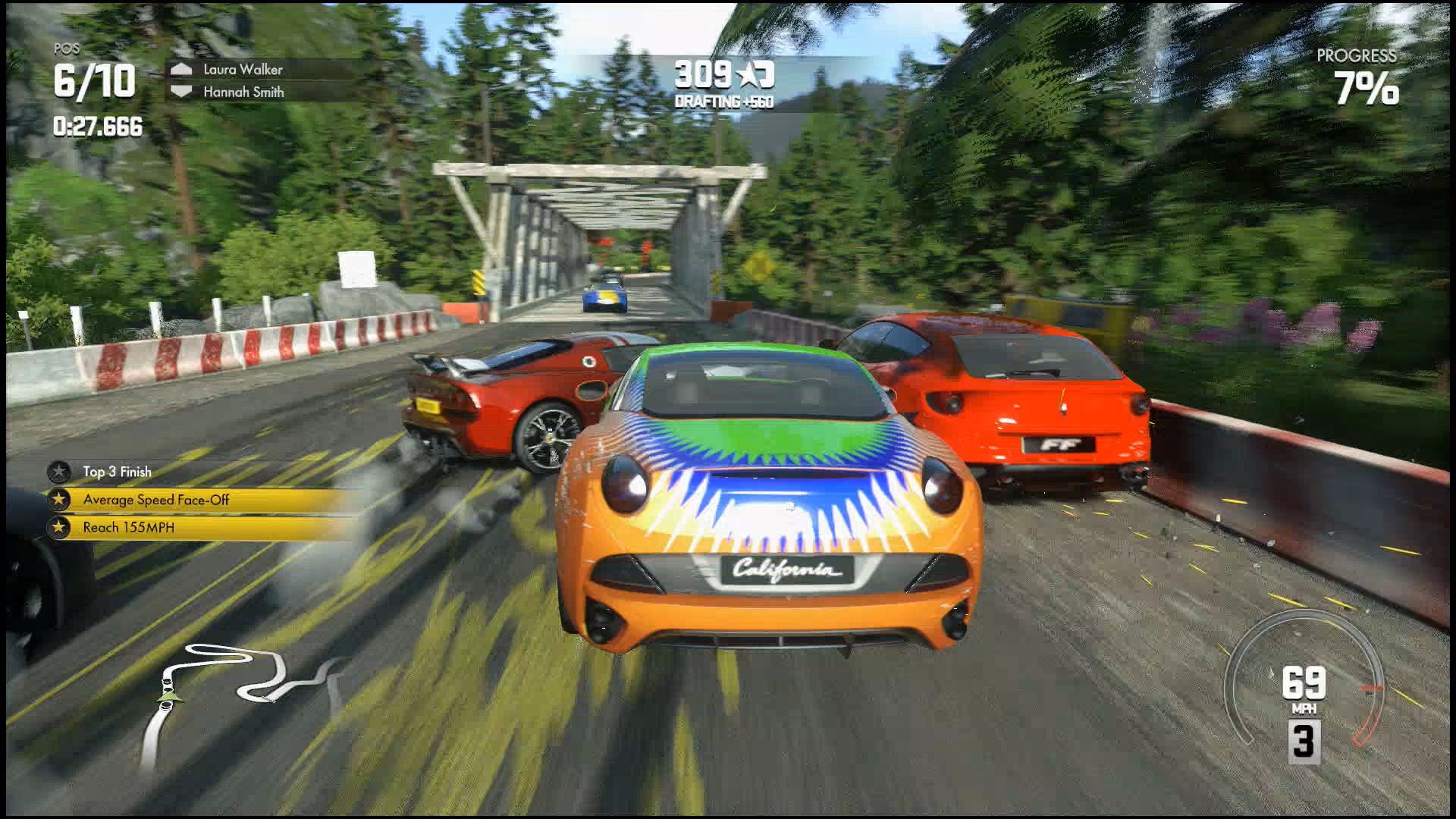
Task: Click the star icon beside Reach 155MPH
Action: point(60,529)
